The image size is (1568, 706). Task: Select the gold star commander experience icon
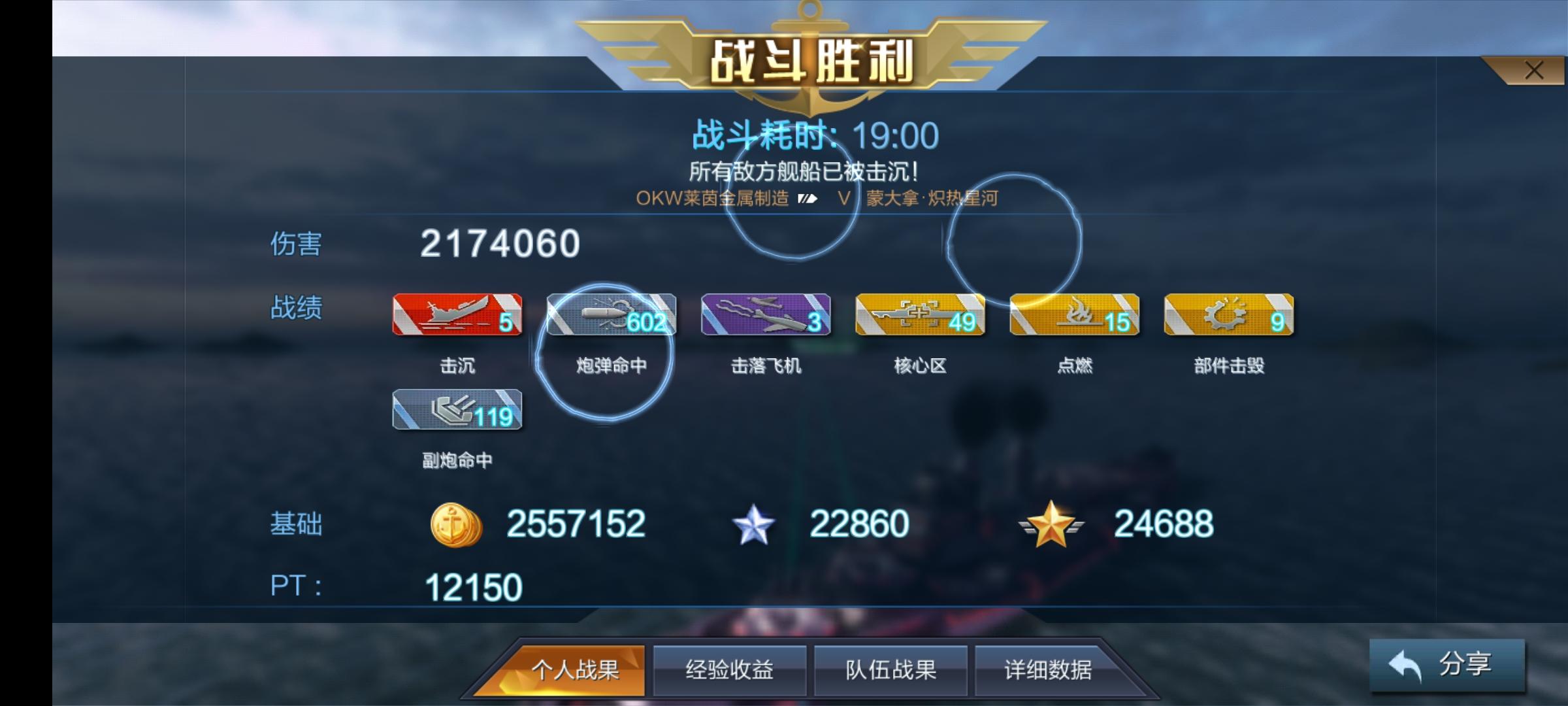coord(1049,523)
